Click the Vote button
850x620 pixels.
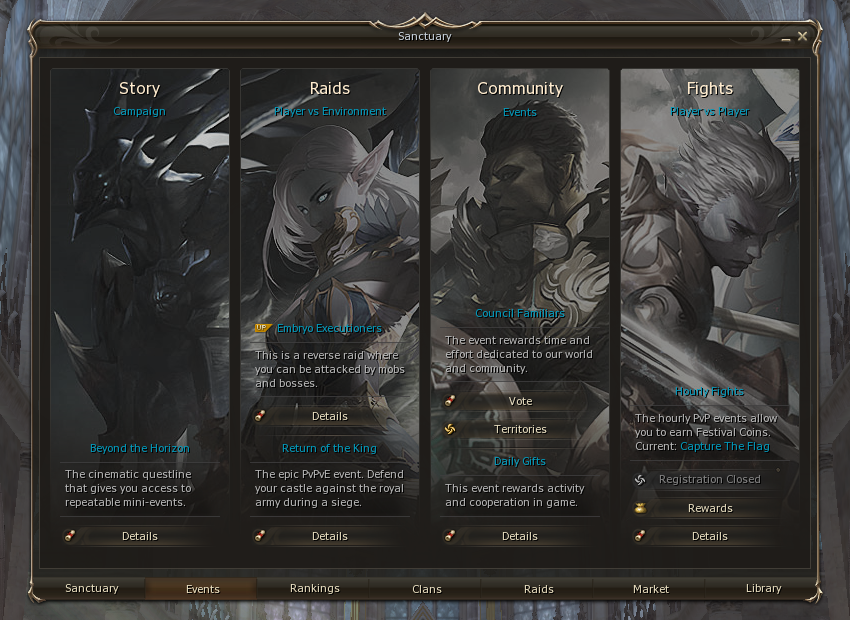pos(520,401)
